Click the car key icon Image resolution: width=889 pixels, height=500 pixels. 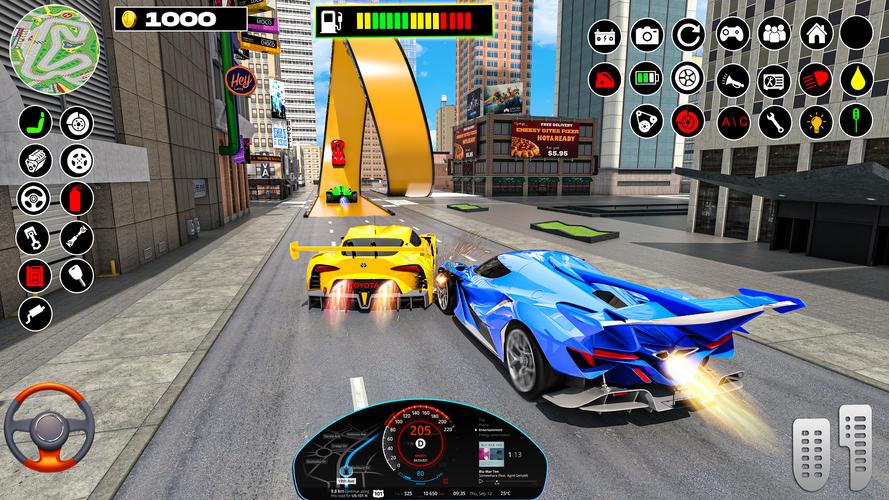77,274
